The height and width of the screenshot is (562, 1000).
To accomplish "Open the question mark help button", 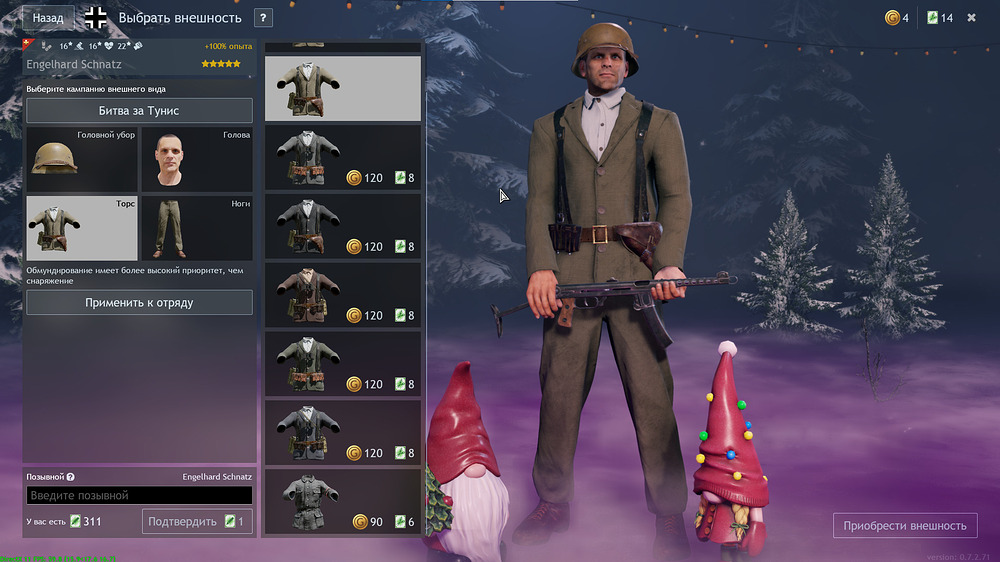I will point(264,18).
